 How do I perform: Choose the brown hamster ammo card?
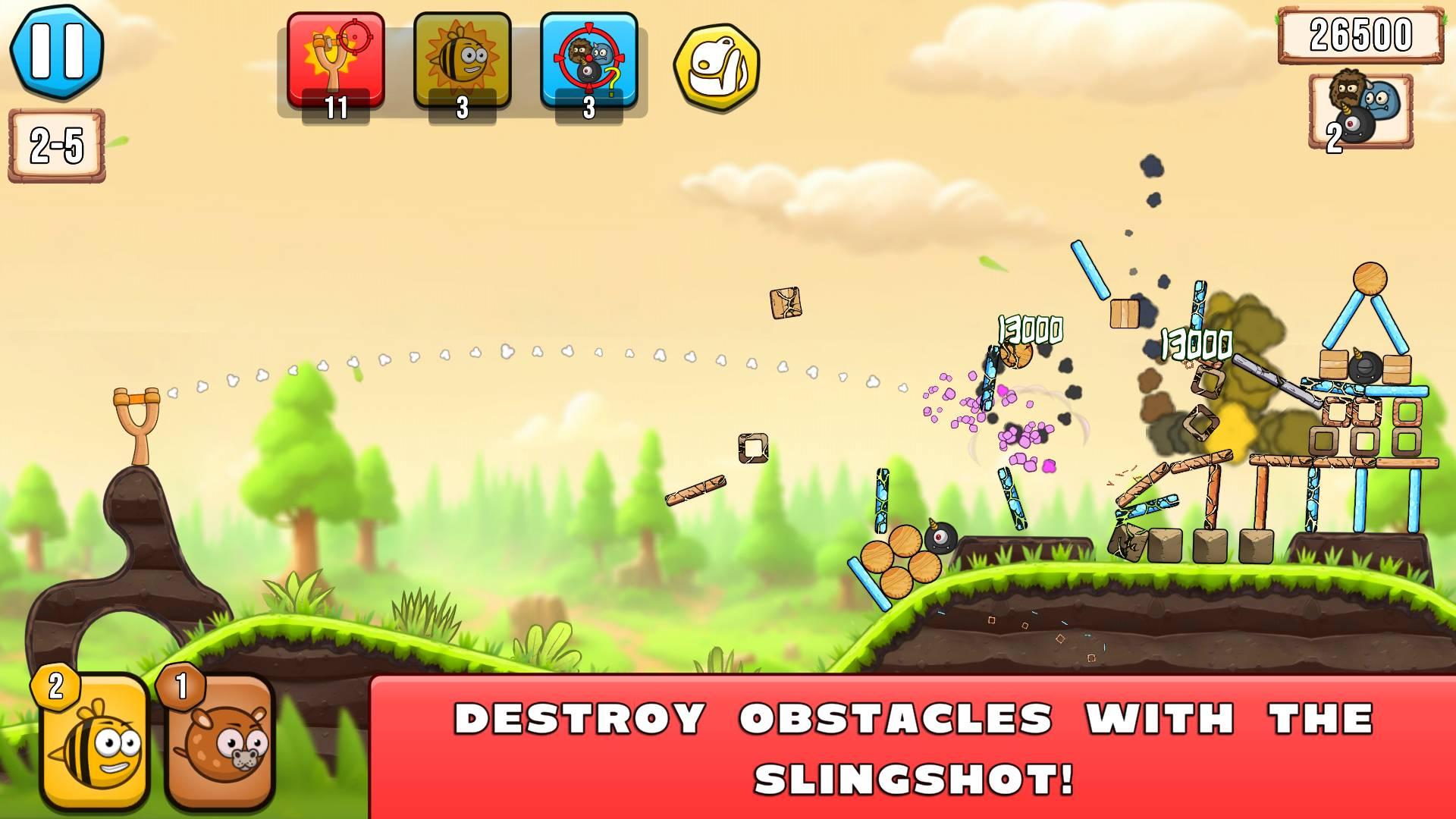click(221, 743)
